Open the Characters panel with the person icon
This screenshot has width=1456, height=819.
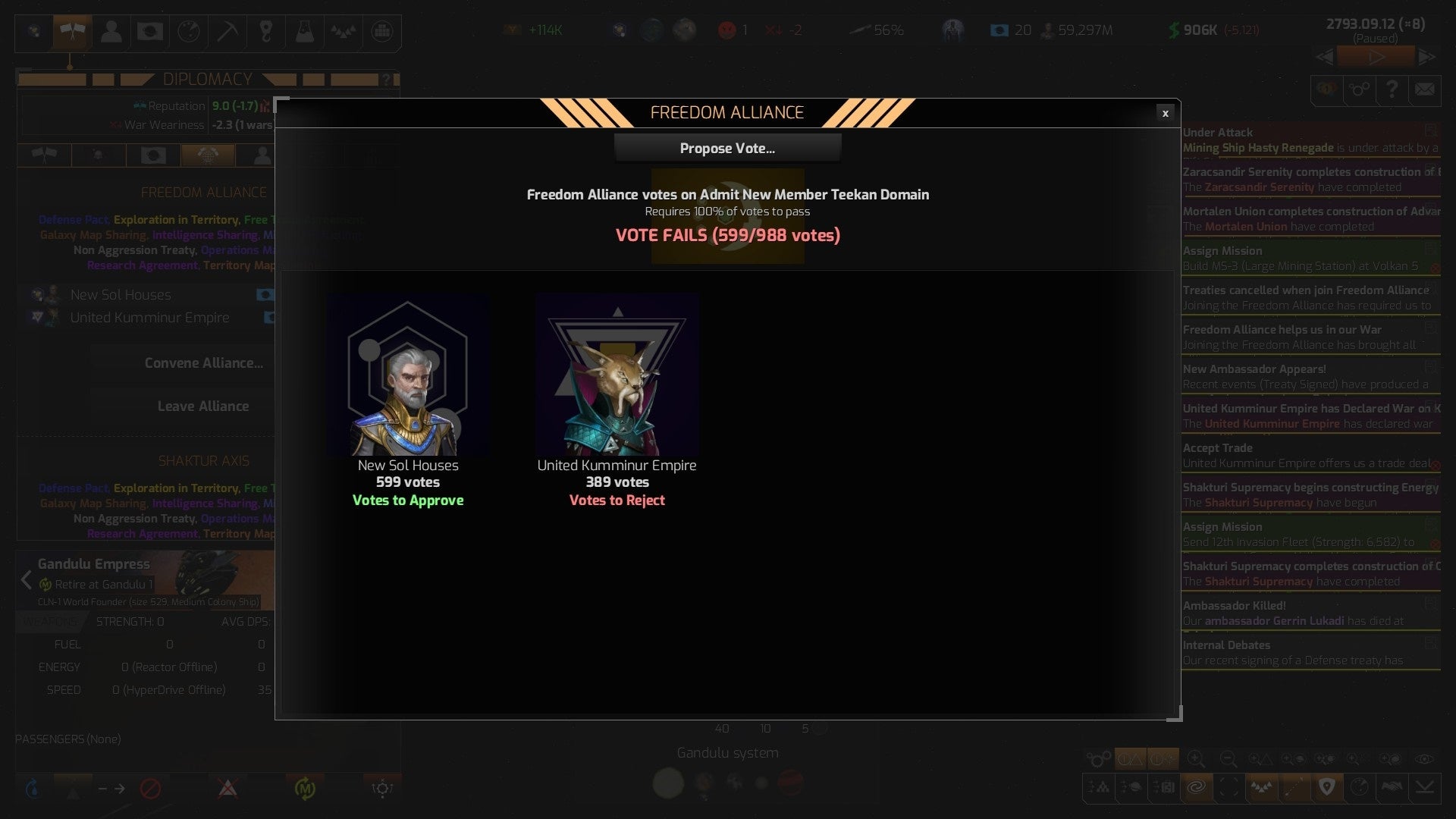pos(111,32)
